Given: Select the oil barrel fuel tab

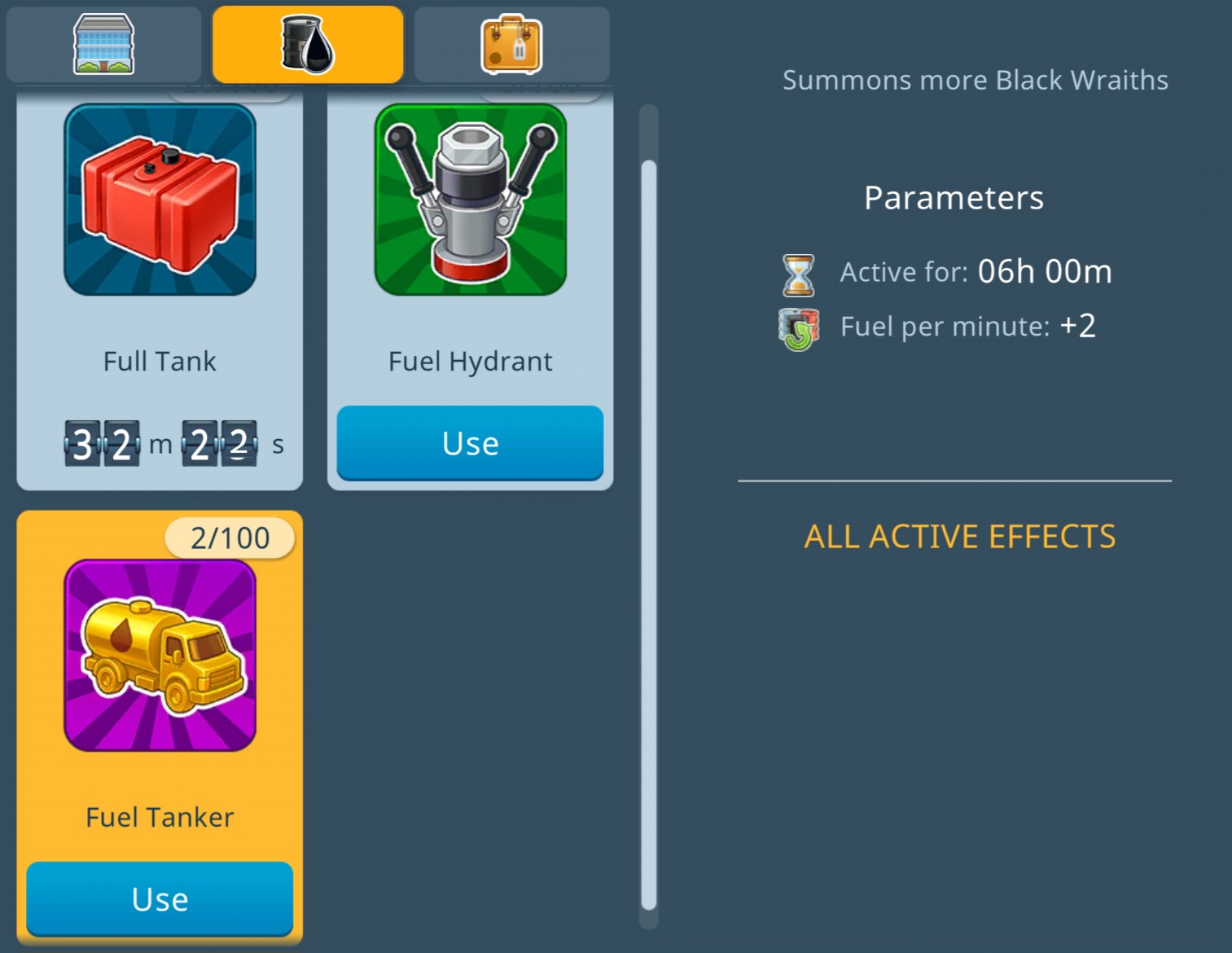Looking at the screenshot, I should click(307, 45).
